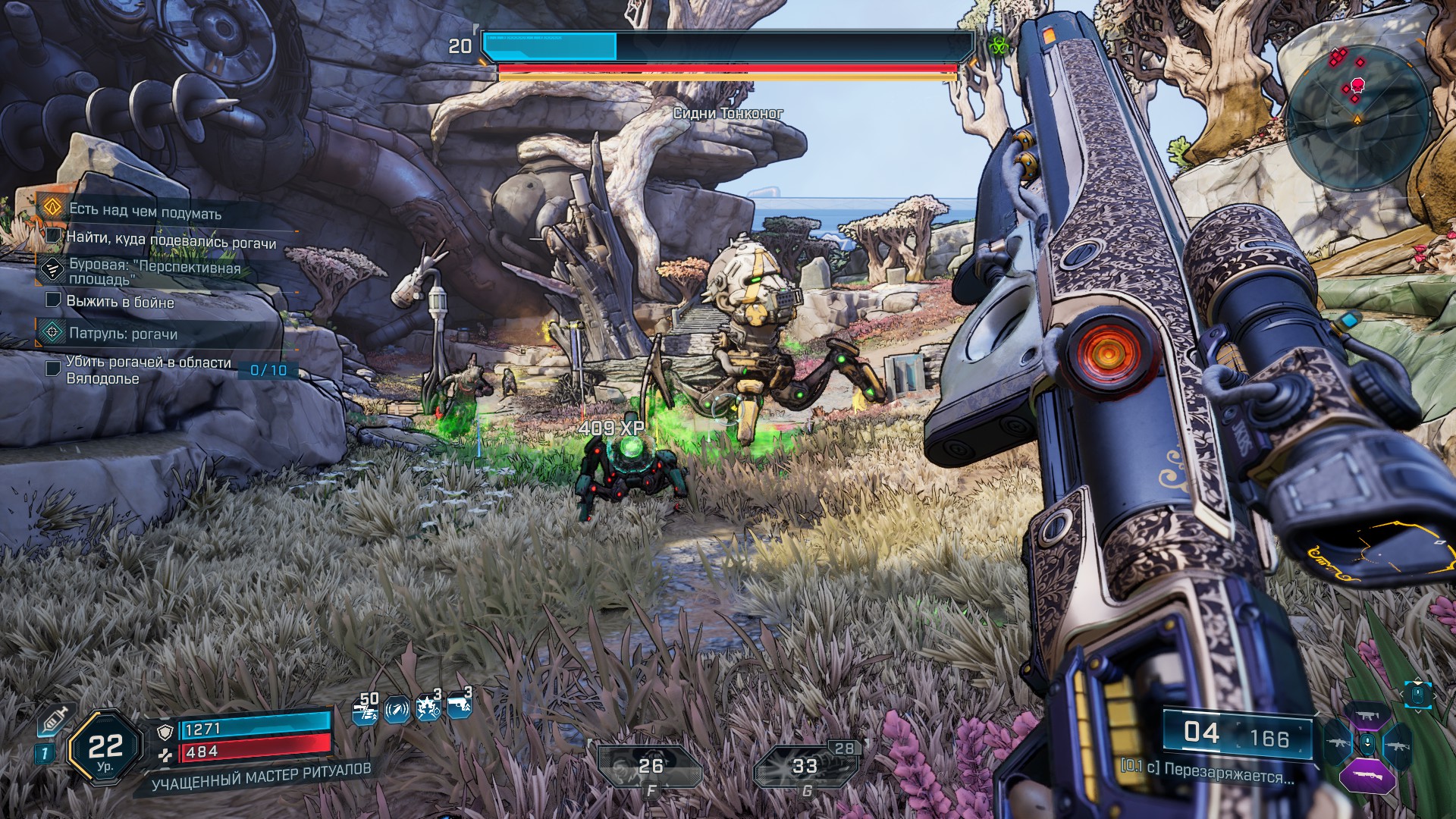The image size is (1456, 819).
Task: Inspect the bullet sonar wave buff icon
Action: coord(397,710)
